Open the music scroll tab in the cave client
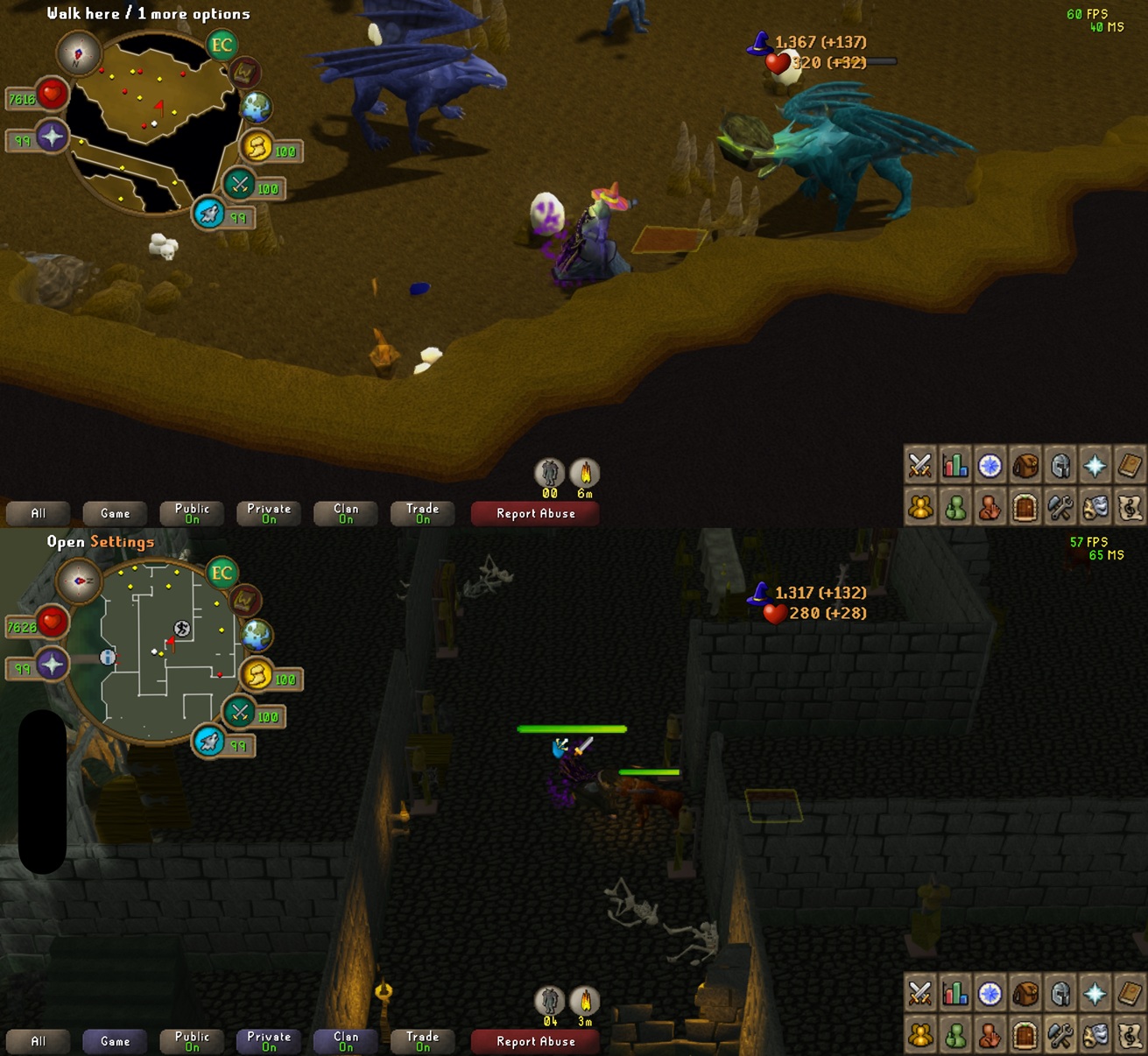The image size is (1148, 1056). pyautogui.click(x=1130, y=507)
